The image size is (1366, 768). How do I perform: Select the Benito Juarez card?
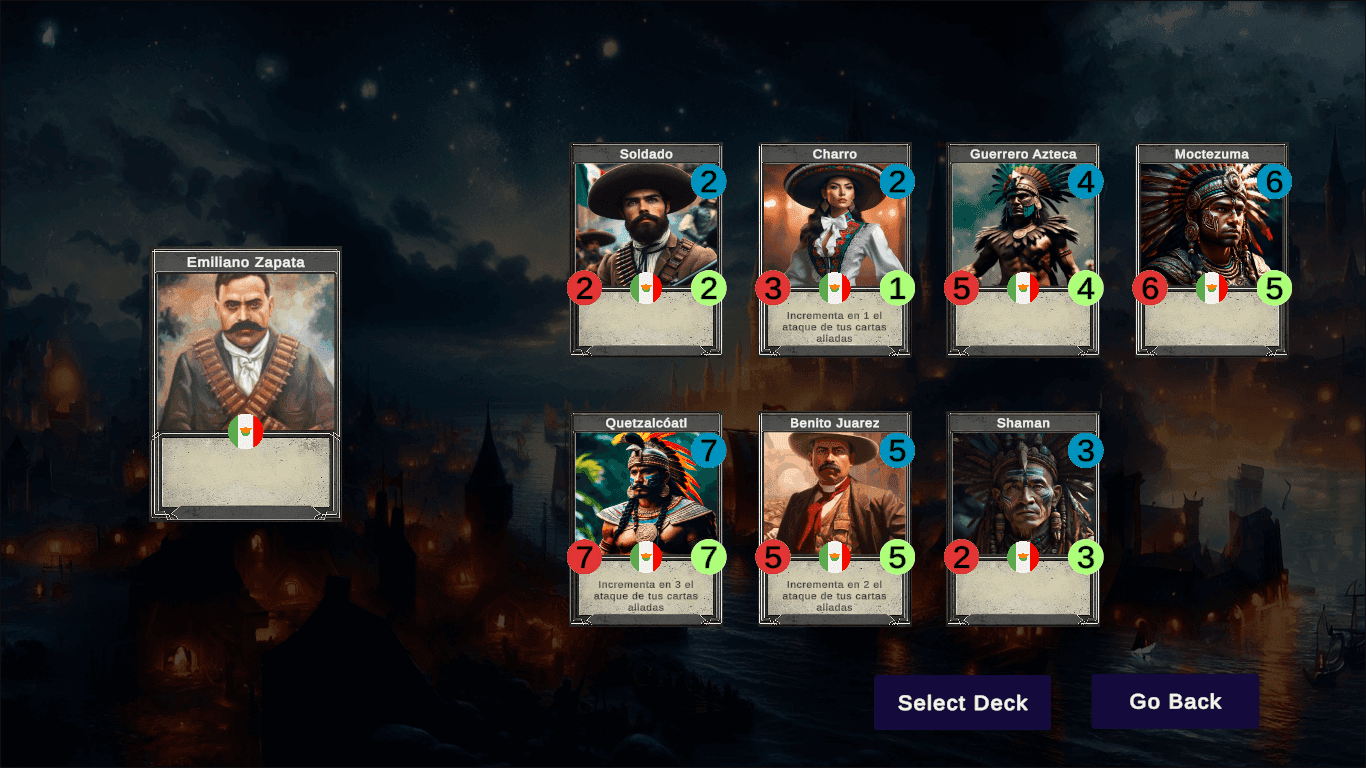click(835, 518)
